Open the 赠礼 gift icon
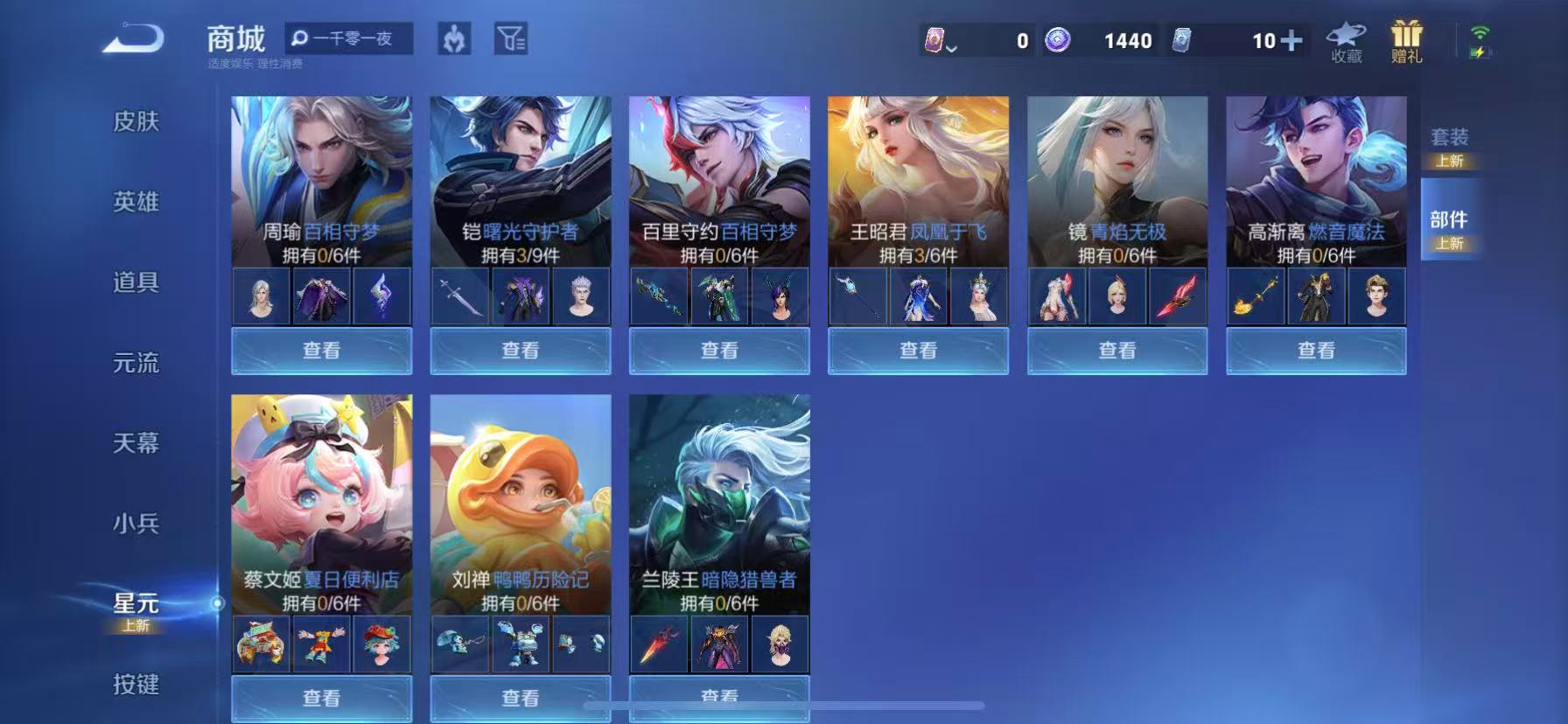Viewport: 1568px width, 724px height. point(1405,39)
